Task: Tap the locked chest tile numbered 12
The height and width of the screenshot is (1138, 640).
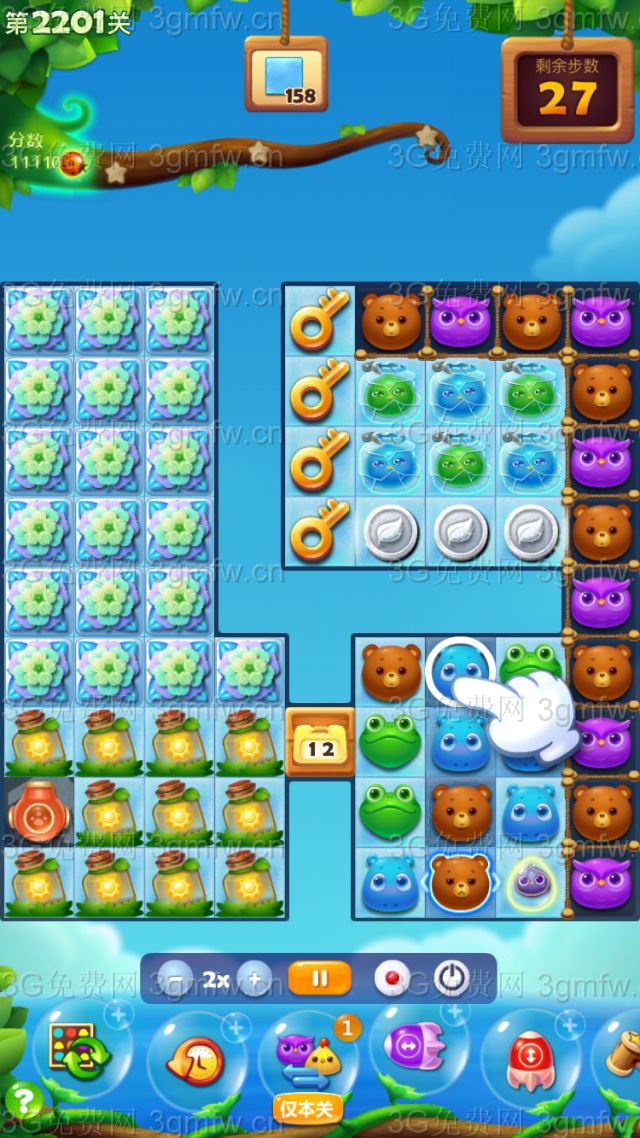Action: point(321,741)
